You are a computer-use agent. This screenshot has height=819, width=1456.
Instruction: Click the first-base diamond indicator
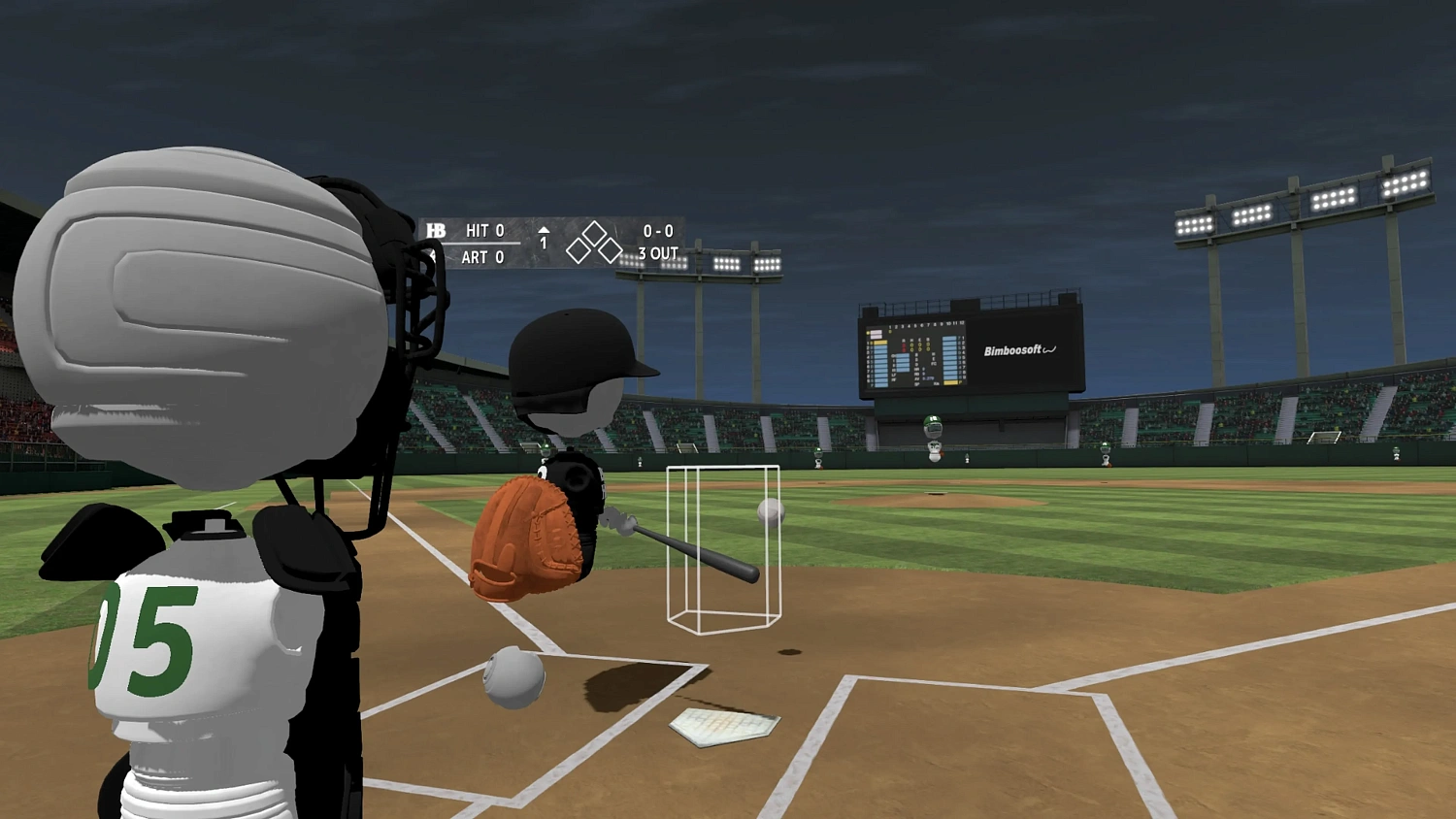click(x=609, y=250)
